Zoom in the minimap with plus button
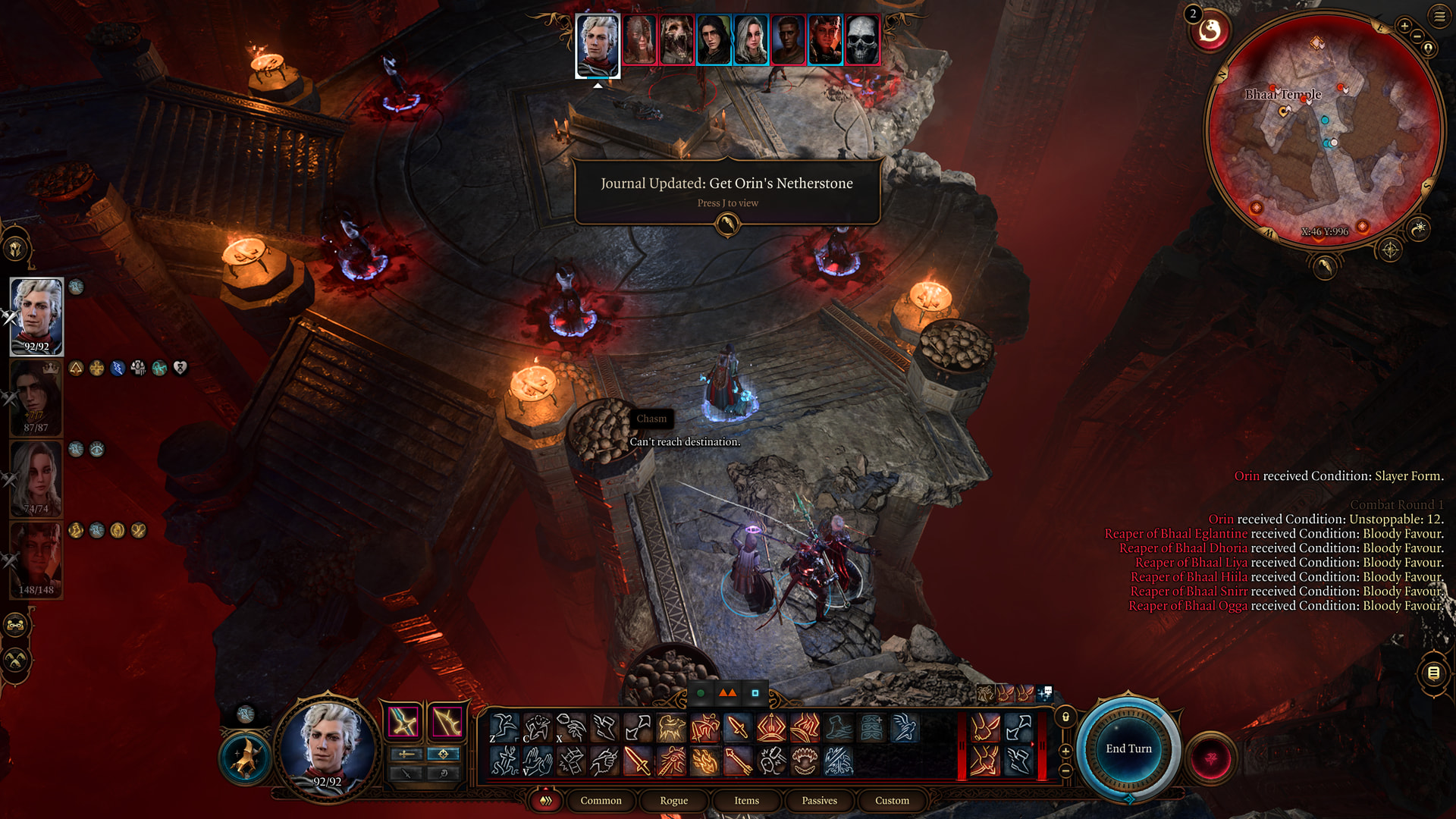 [1404, 27]
